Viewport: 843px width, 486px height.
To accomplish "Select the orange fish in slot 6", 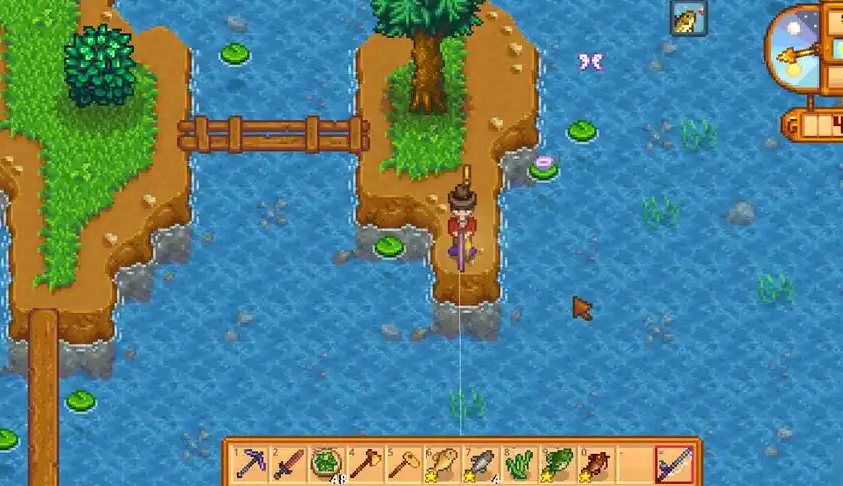I will [x=441, y=463].
